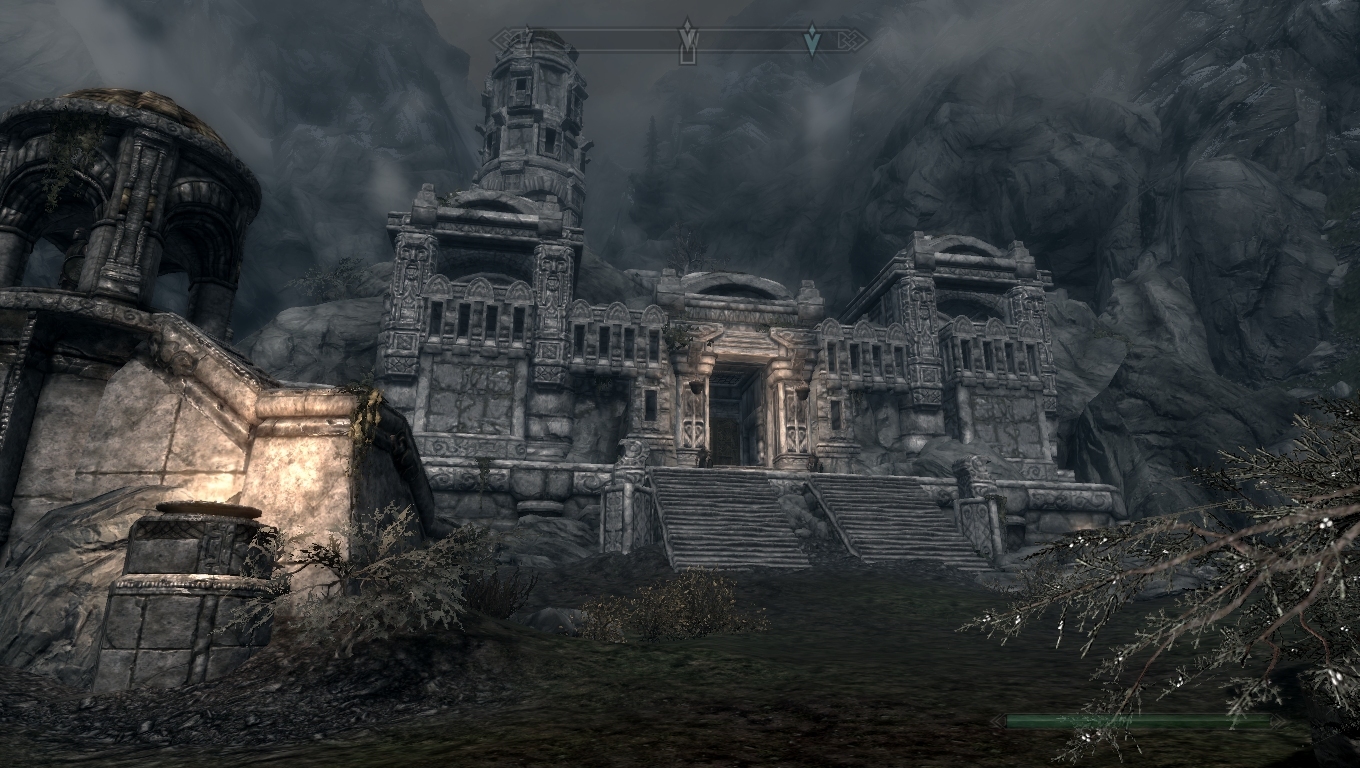Viewport: 1360px width, 768px height.
Task: Click the teal quest marker on the compass
Action: 812,39
